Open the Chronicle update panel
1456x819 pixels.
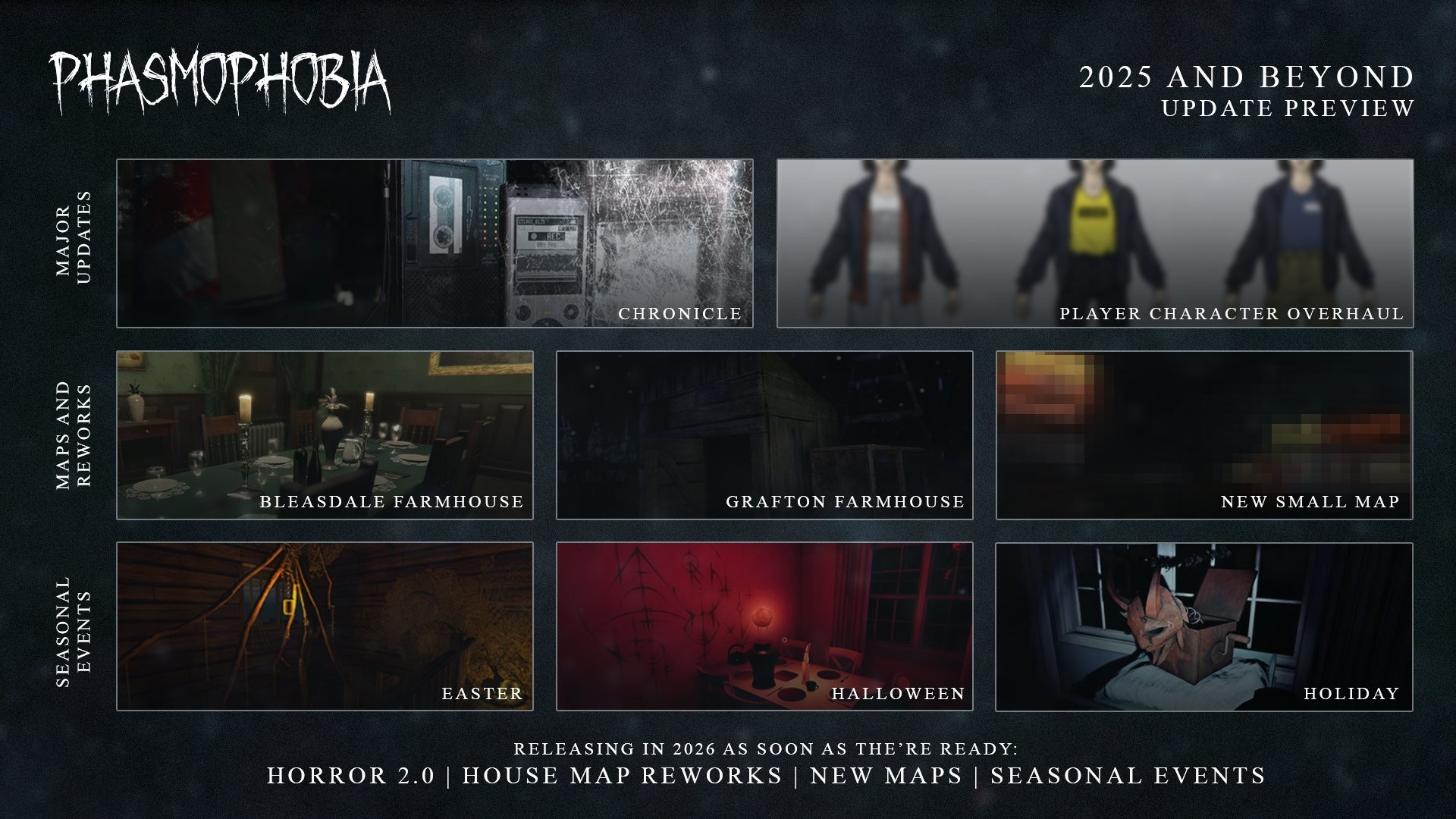[435, 243]
